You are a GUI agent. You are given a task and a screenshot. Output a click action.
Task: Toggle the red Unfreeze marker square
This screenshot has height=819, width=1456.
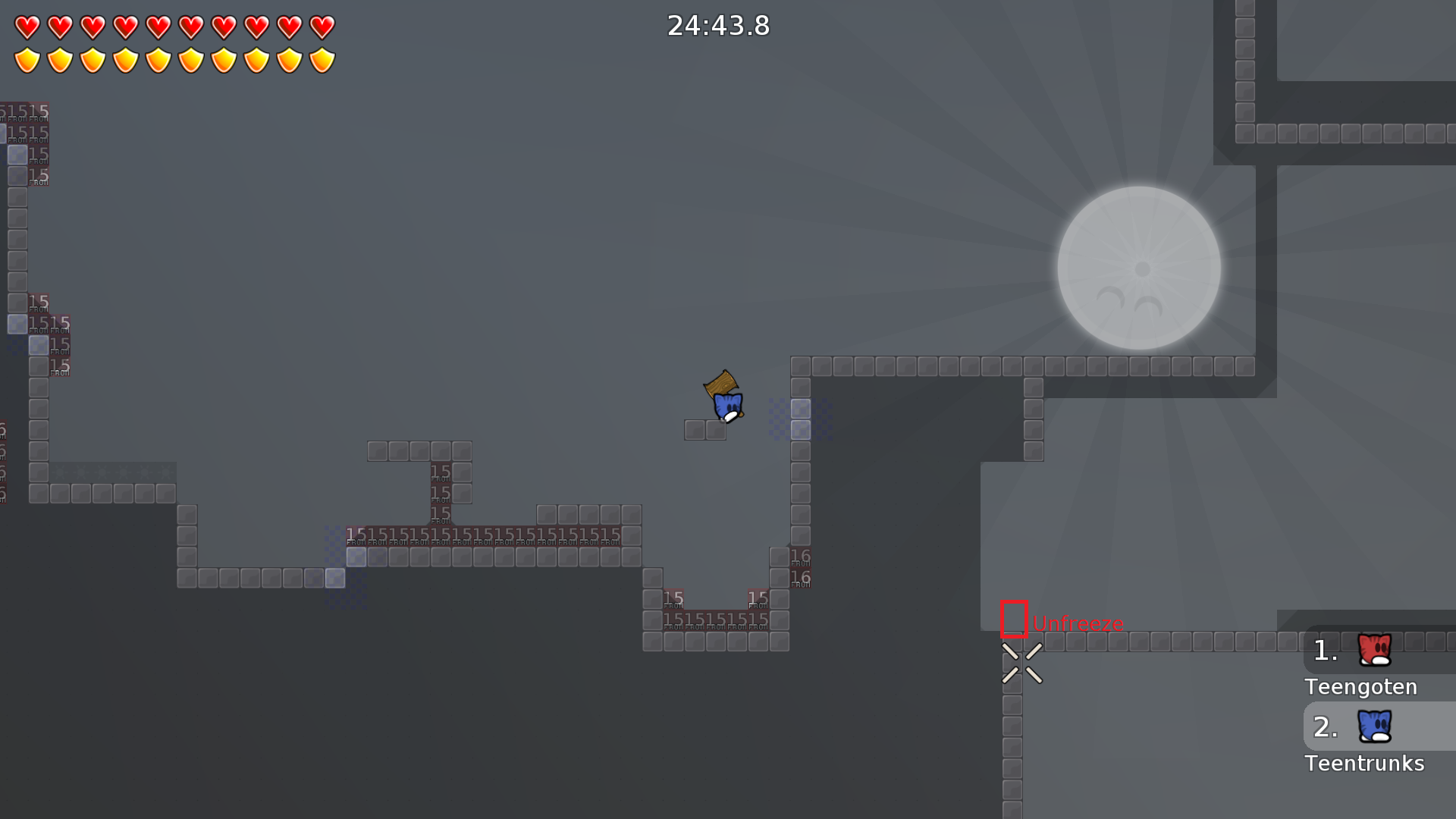1014,619
